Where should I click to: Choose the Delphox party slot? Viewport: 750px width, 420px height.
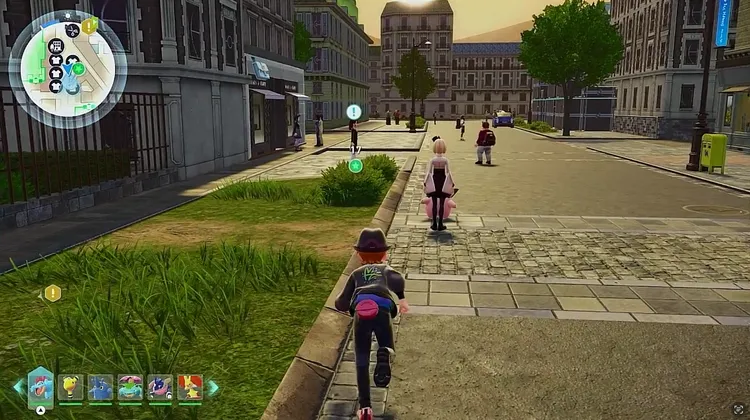pos(190,387)
